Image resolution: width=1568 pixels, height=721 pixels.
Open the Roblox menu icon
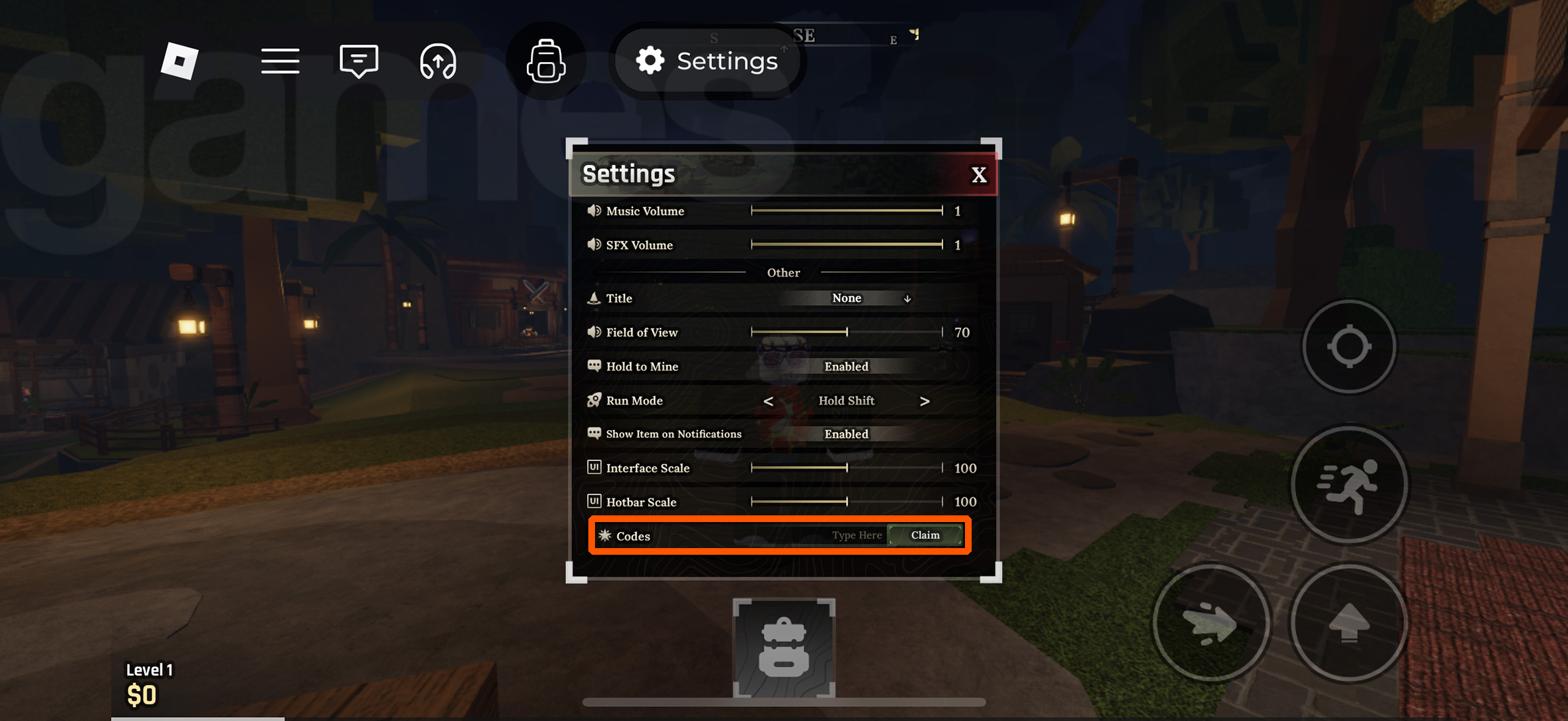coord(179,61)
